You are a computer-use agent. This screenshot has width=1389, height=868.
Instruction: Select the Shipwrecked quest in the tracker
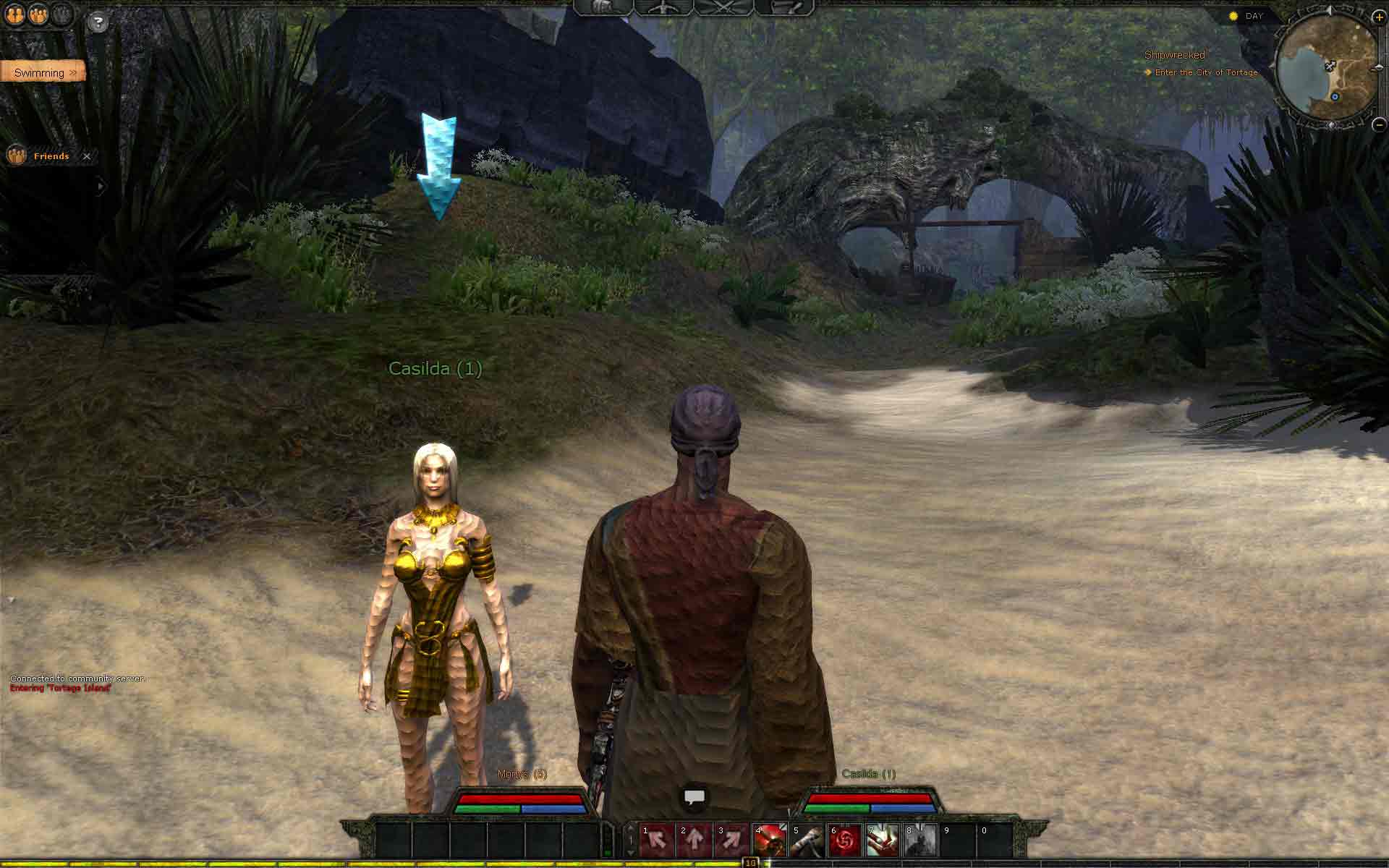pyautogui.click(x=1174, y=55)
